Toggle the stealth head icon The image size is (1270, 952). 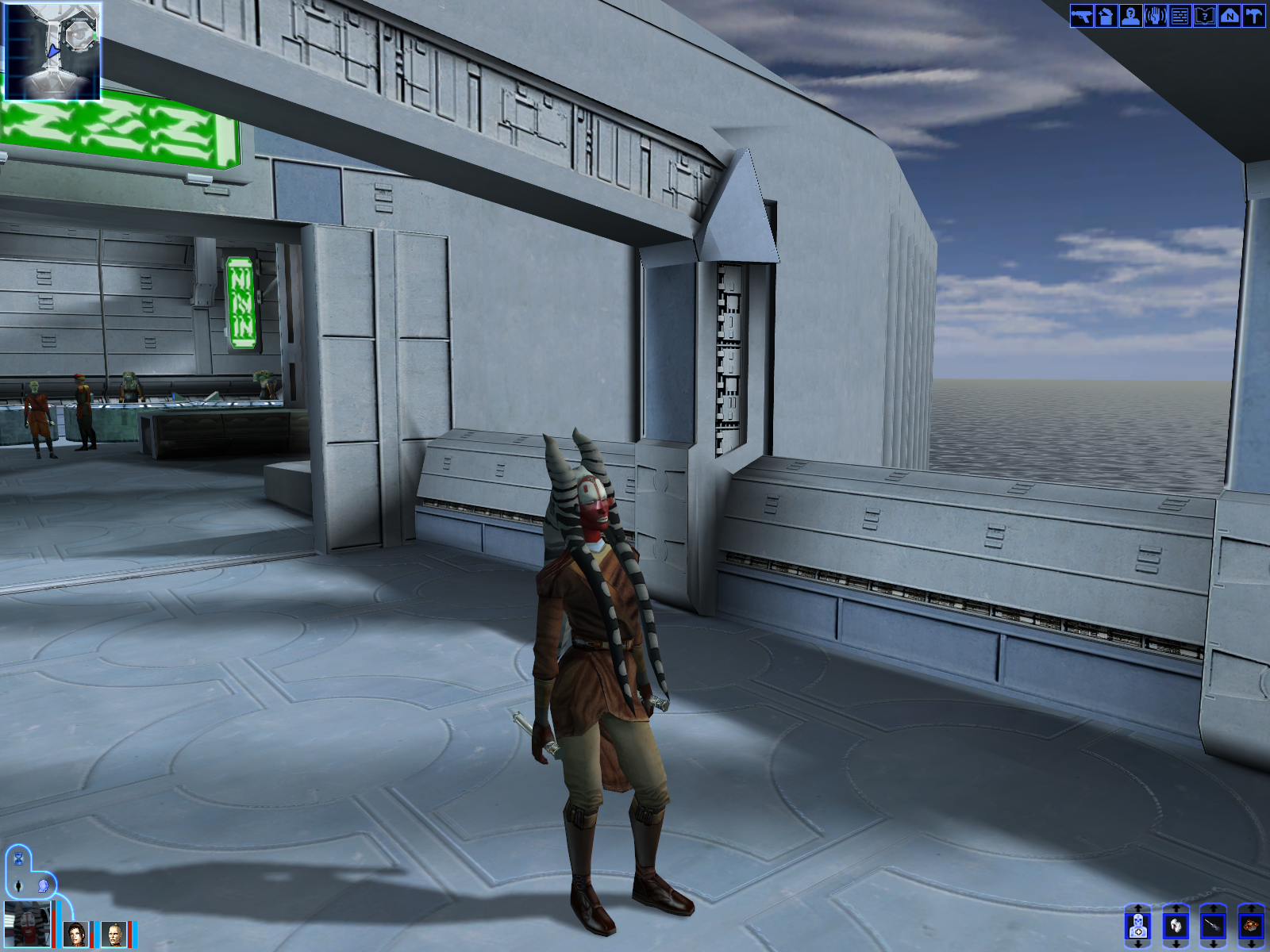[44, 885]
